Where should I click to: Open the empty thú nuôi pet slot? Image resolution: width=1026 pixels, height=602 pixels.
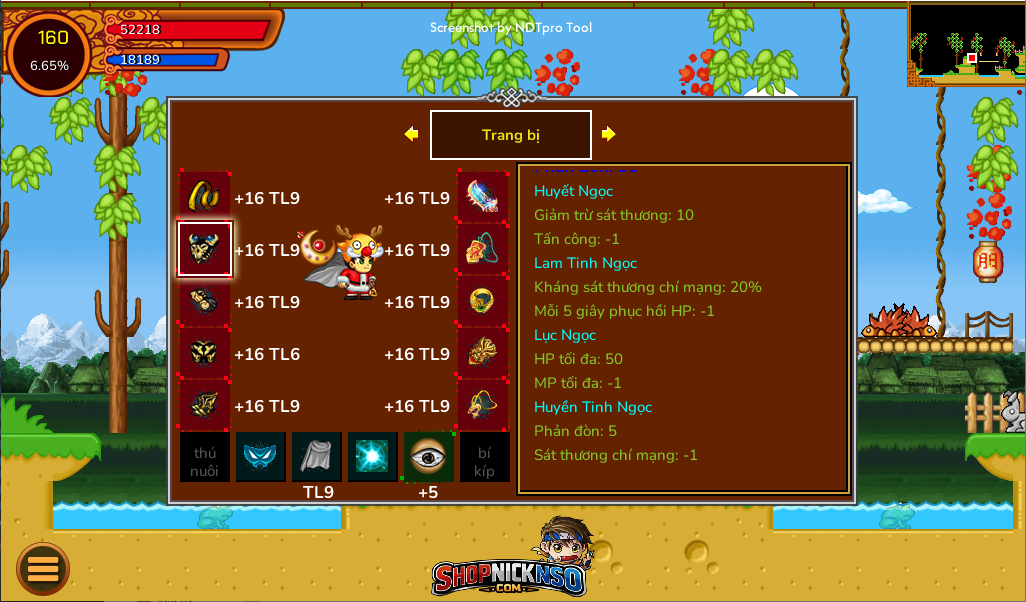[205, 457]
